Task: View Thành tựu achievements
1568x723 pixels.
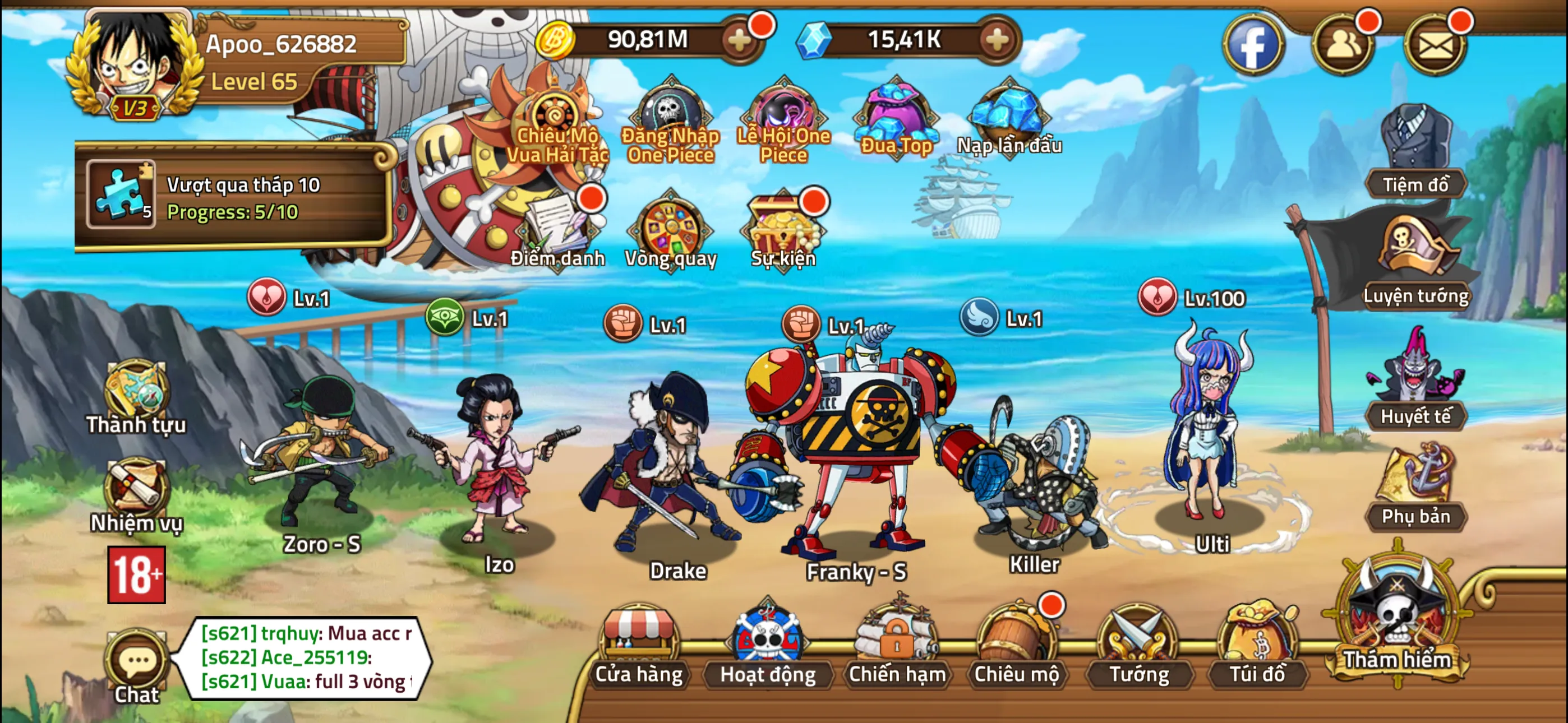Action: 136,396
